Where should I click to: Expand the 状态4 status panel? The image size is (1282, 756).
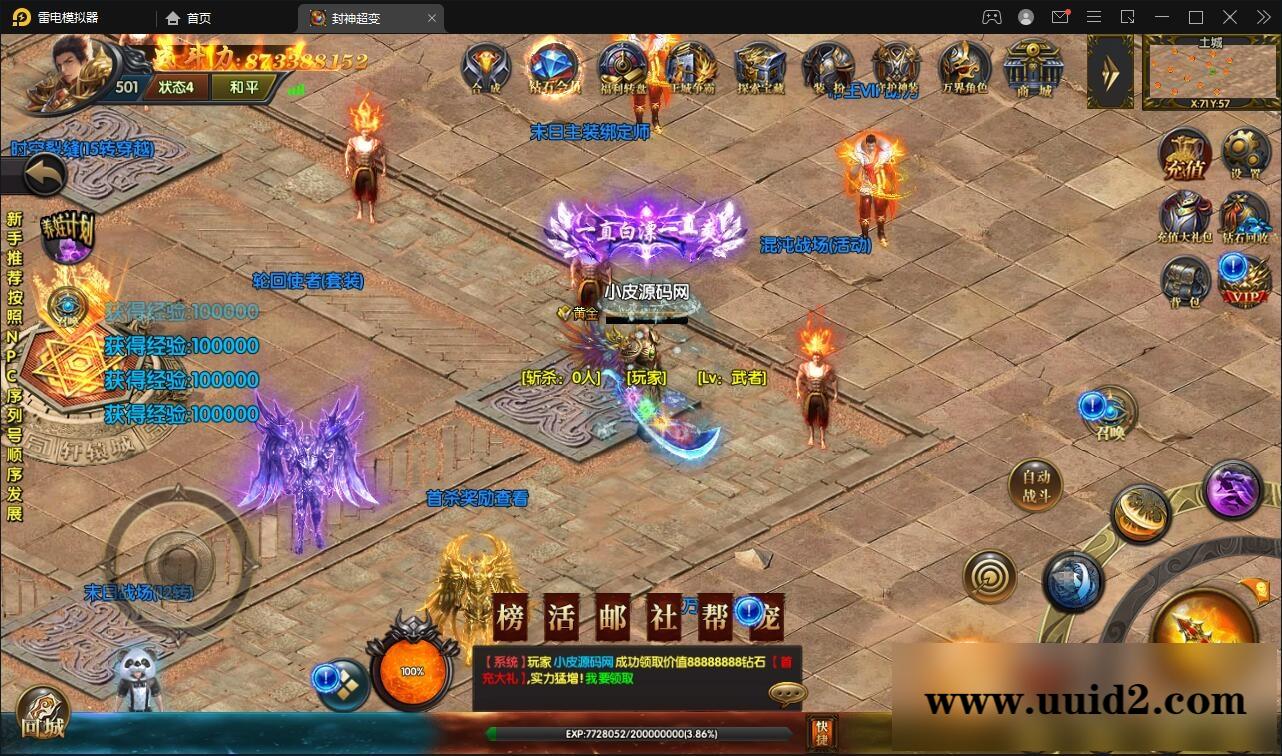point(176,87)
